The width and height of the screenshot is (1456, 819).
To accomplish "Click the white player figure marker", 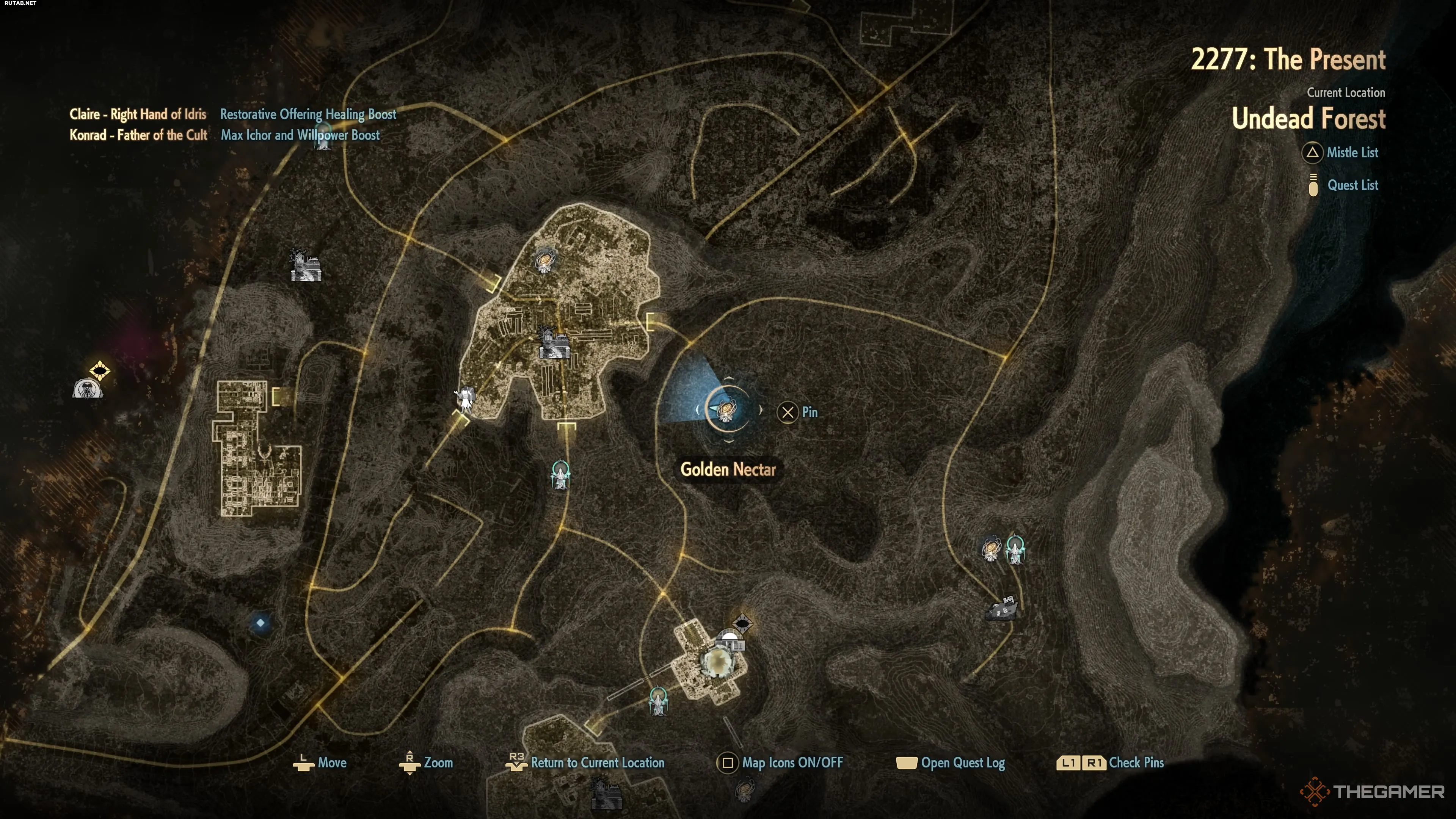I will (465, 399).
